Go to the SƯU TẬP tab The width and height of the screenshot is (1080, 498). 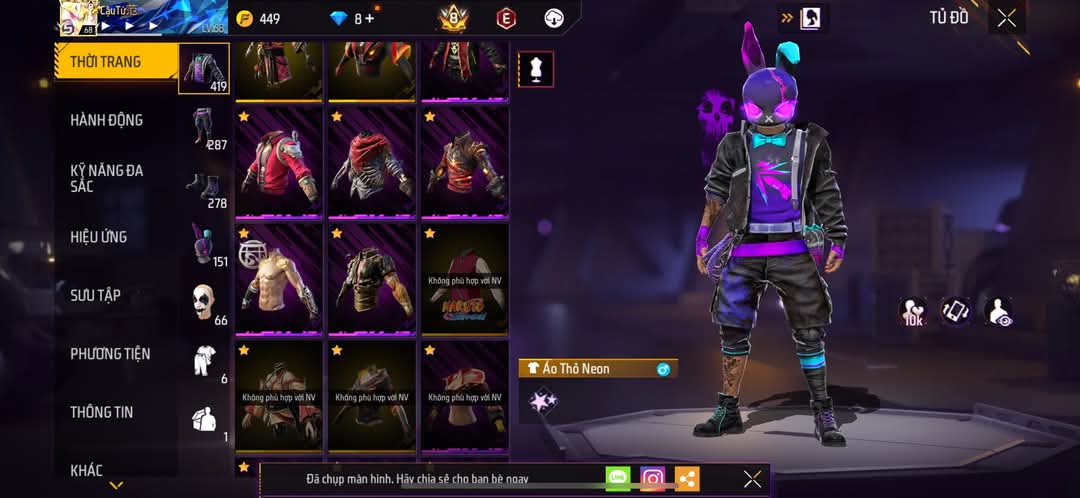(x=96, y=295)
